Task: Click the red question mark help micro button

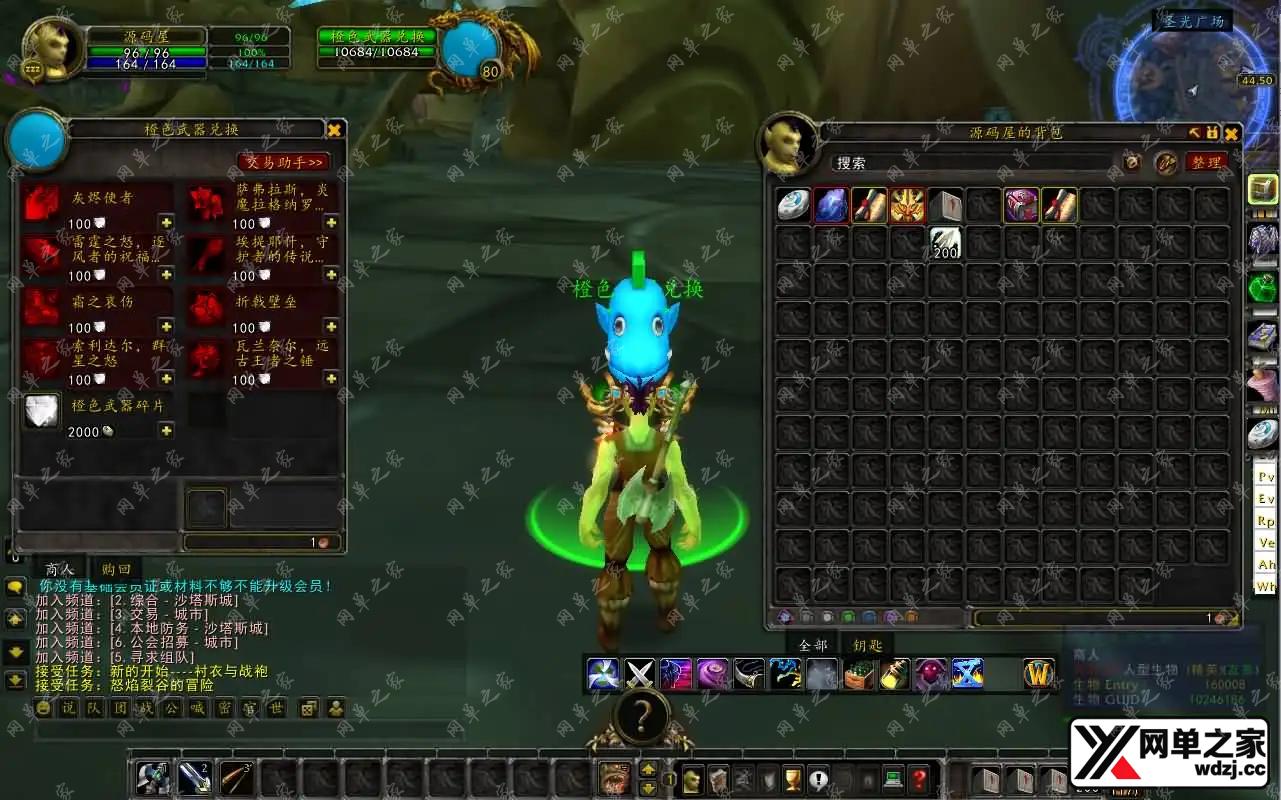Action: pyautogui.click(x=919, y=780)
